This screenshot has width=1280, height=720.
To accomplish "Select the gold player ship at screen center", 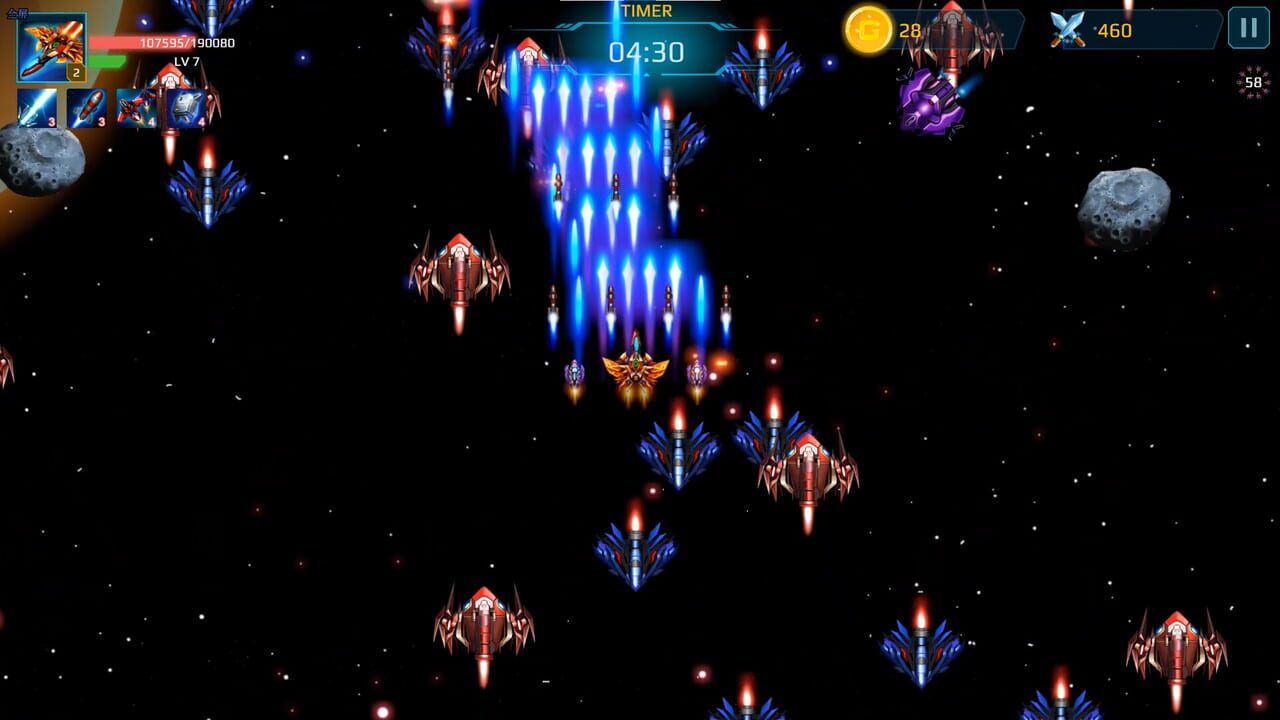I will [638, 372].
